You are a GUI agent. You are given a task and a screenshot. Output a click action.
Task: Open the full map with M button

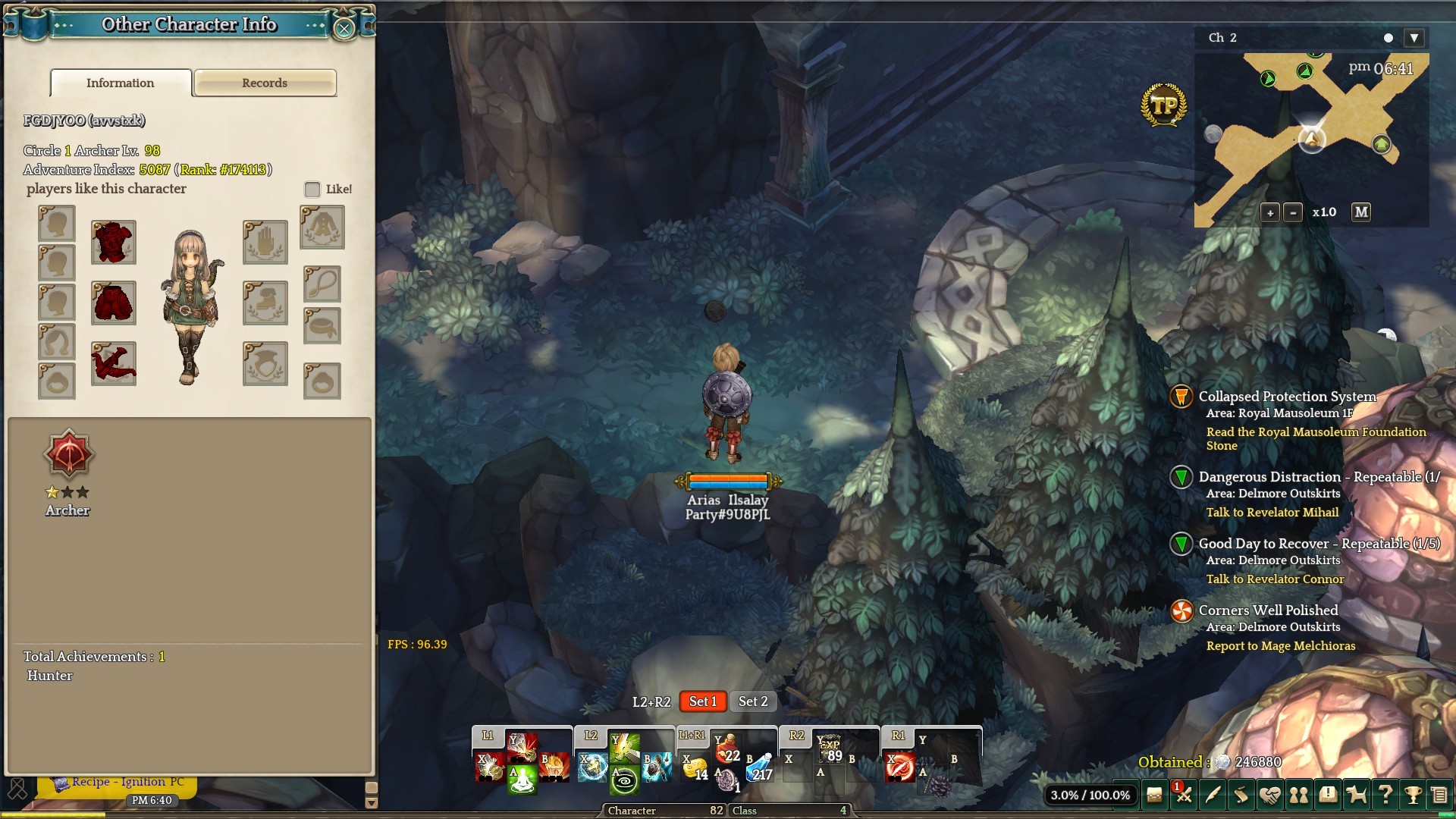tap(1361, 212)
